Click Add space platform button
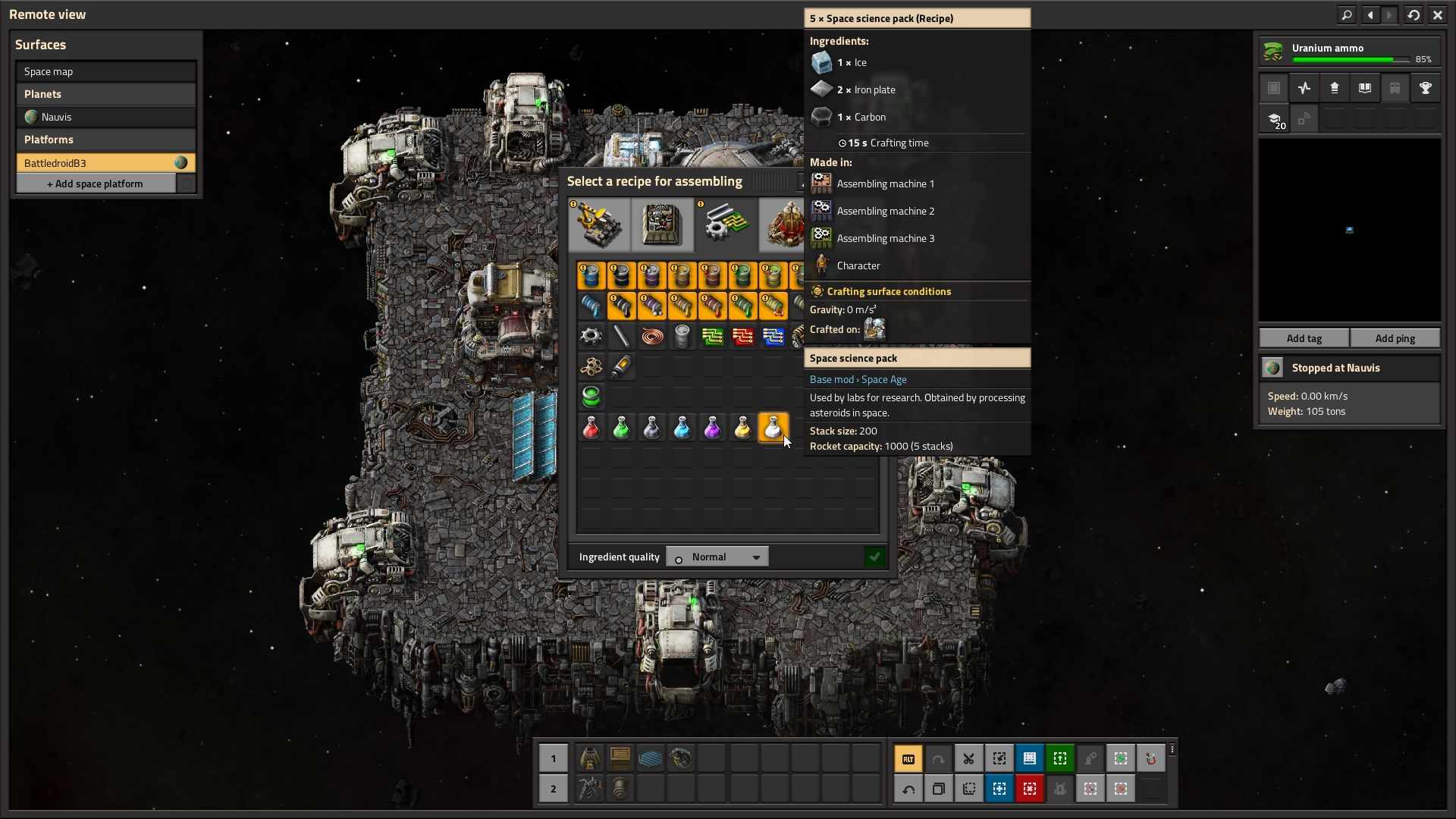The height and width of the screenshot is (819, 1456). point(96,184)
